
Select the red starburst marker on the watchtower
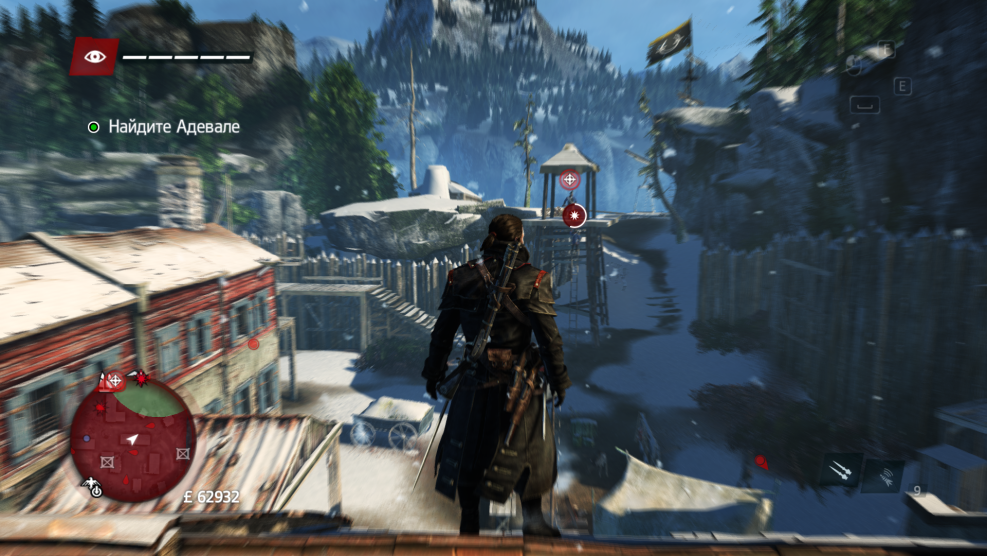click(x=574, y=213)
